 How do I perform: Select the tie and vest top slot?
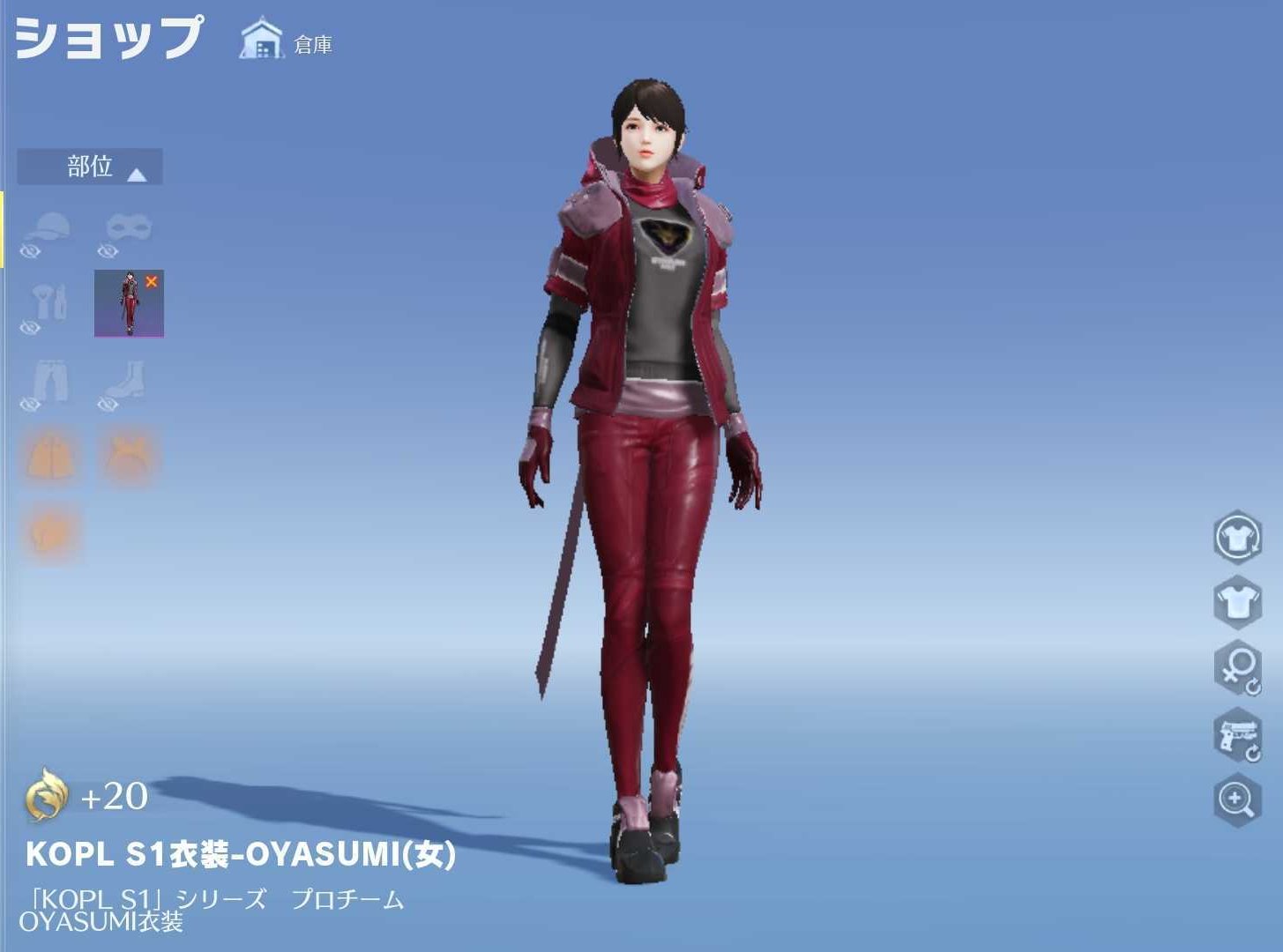click(48, 302)
